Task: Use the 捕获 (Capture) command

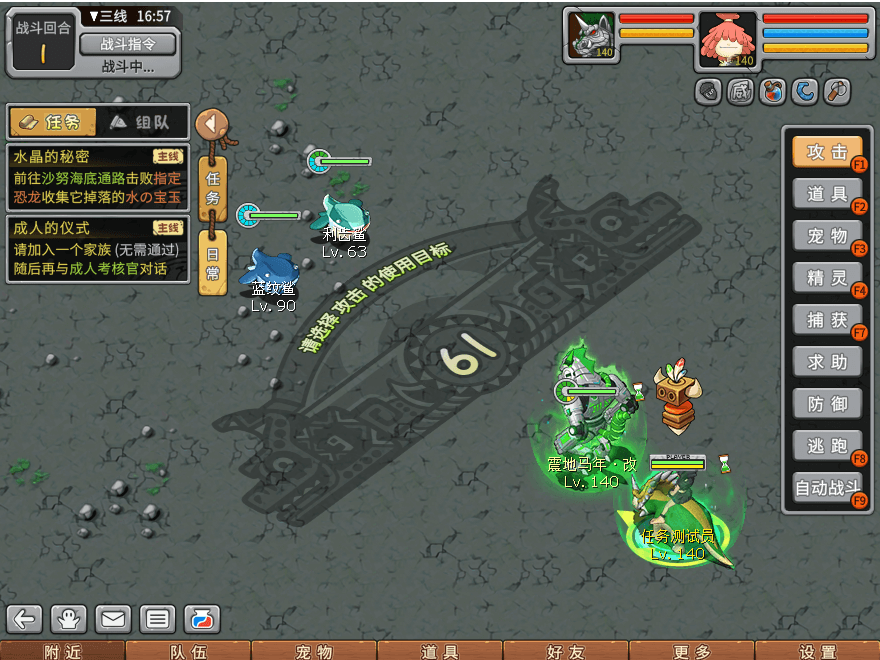Action: [827, 320]
